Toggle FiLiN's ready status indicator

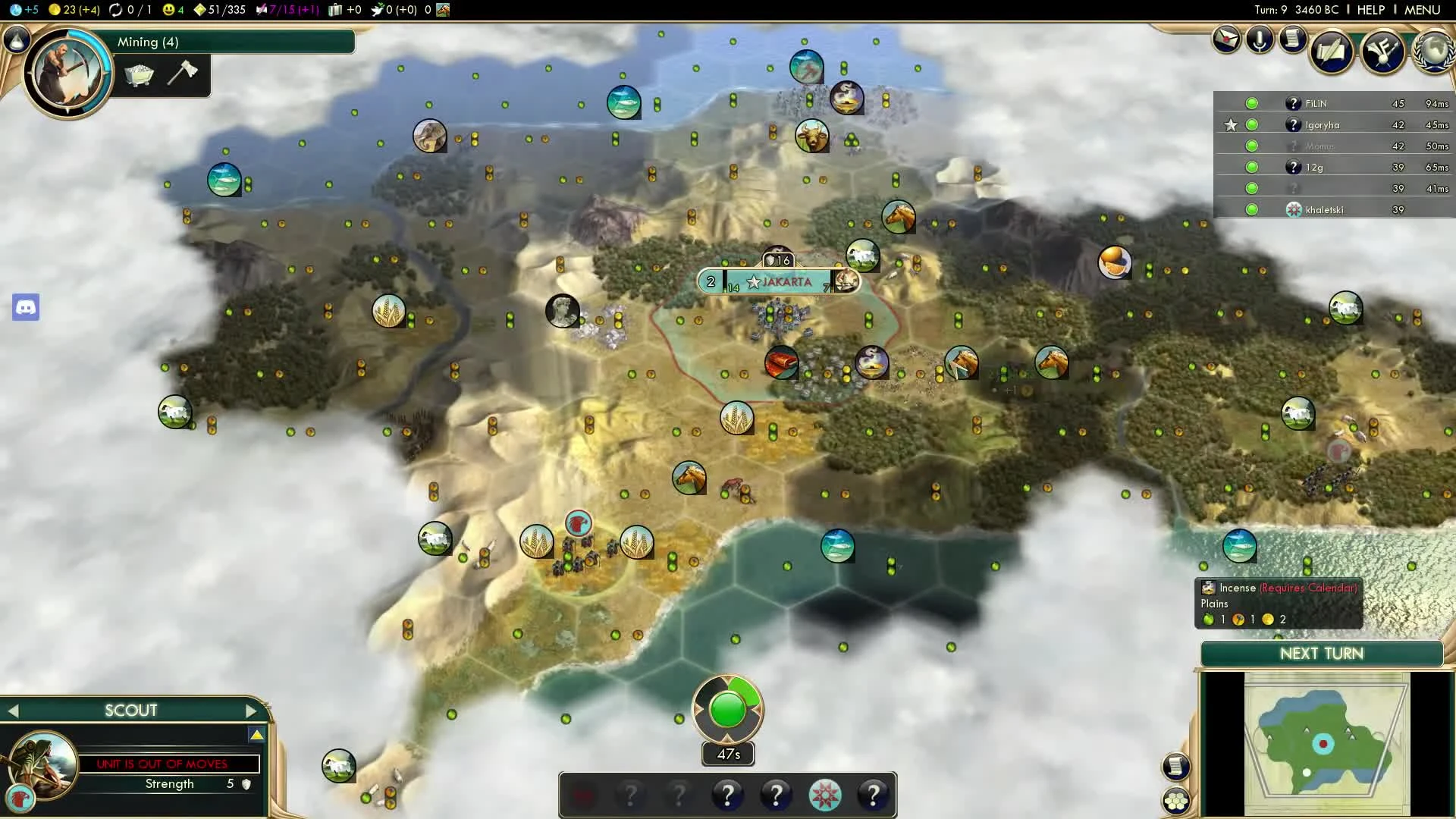coord(1251,103)
